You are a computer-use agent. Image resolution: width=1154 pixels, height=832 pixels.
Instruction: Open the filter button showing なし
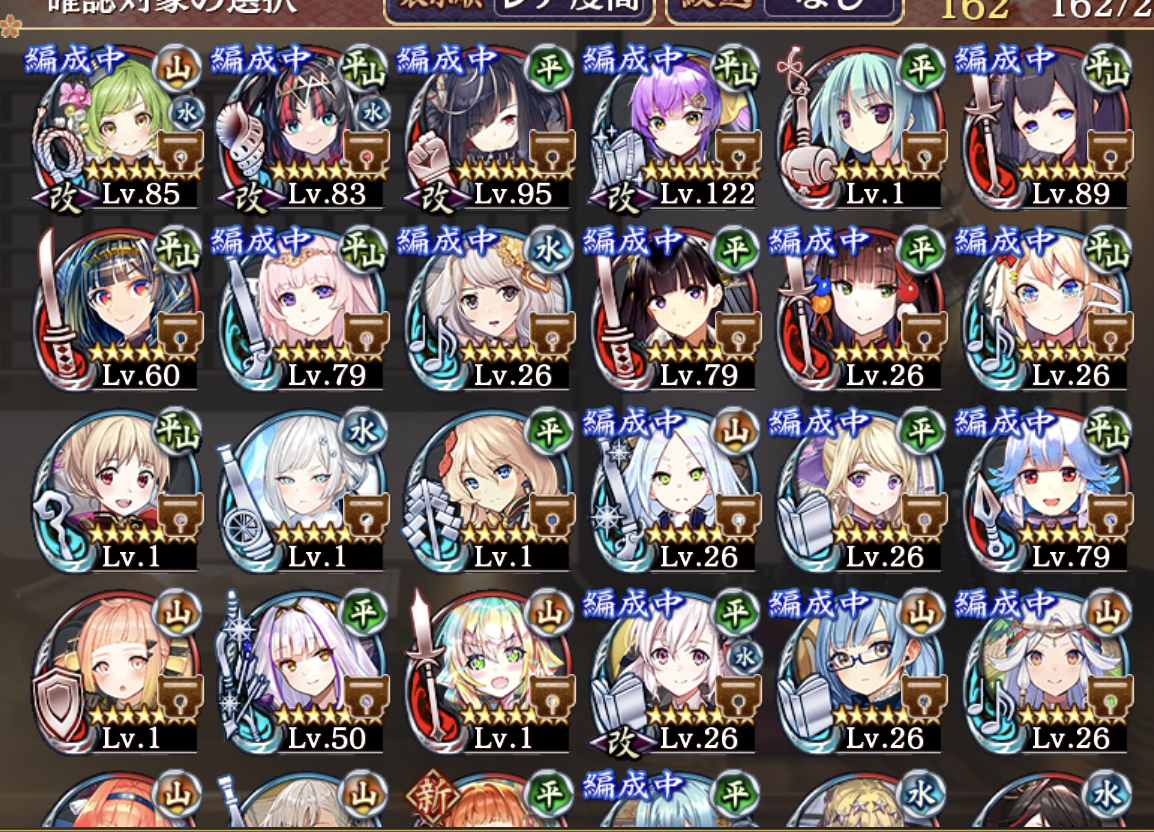pyautogui.click(x=830, y=12)
